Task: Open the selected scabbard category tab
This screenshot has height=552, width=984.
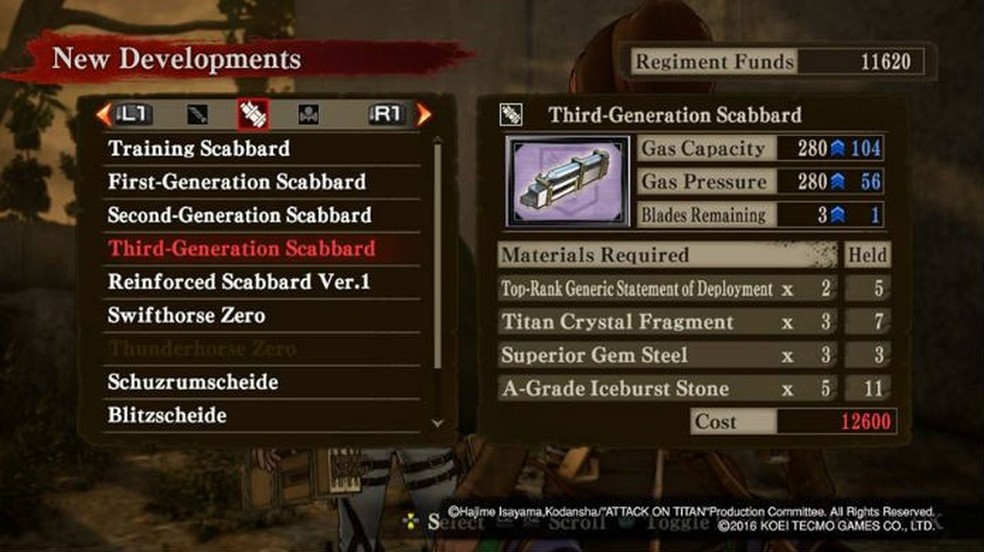Action: click(x=253, y=114)
